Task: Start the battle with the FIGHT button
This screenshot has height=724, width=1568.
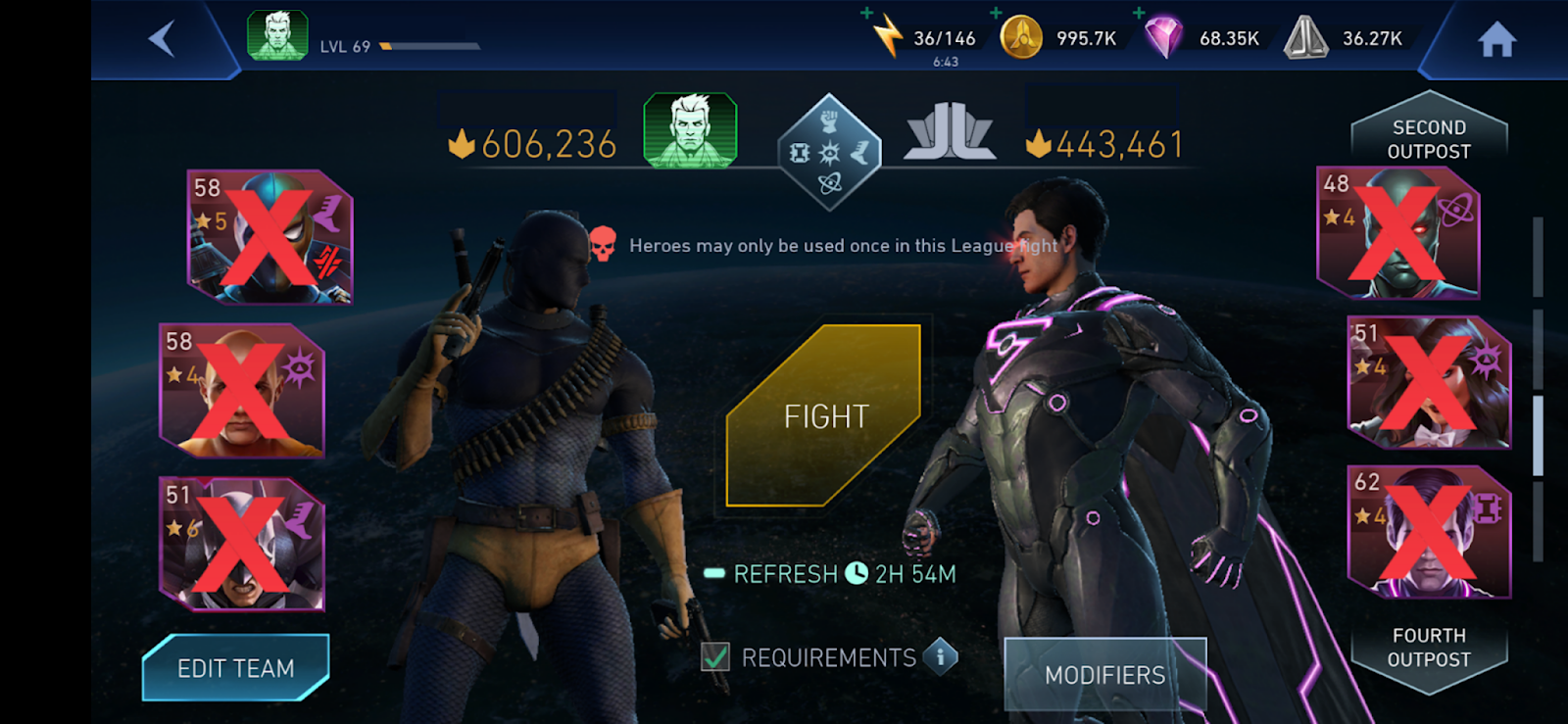Action: click(x=824, y=416)
